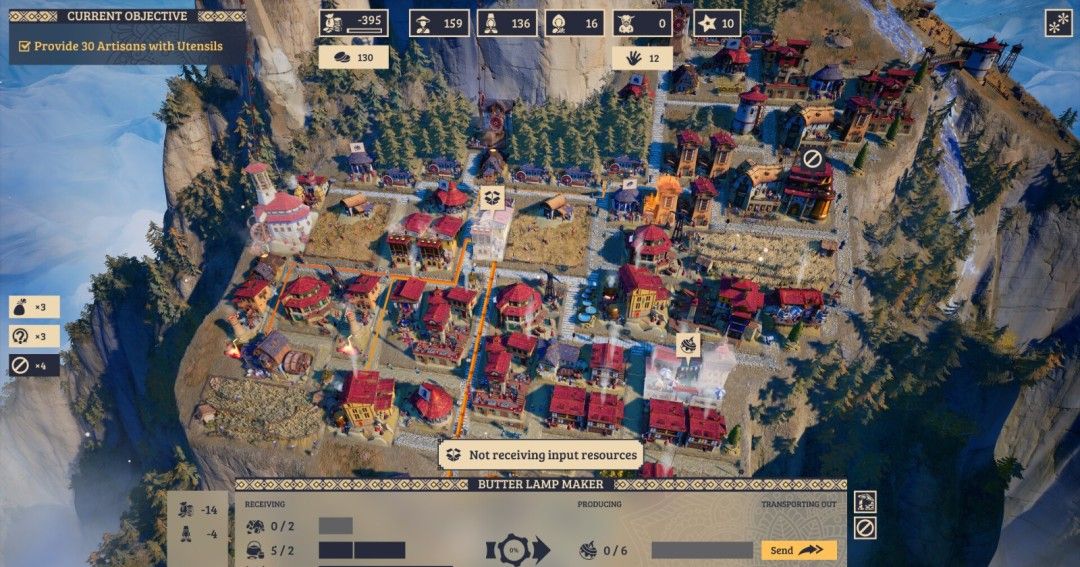Viewport: 1080px width, 567px height.
Task: Click the hand icon chip showing 12
Action: pyautogui.click(x=642, y=58)
